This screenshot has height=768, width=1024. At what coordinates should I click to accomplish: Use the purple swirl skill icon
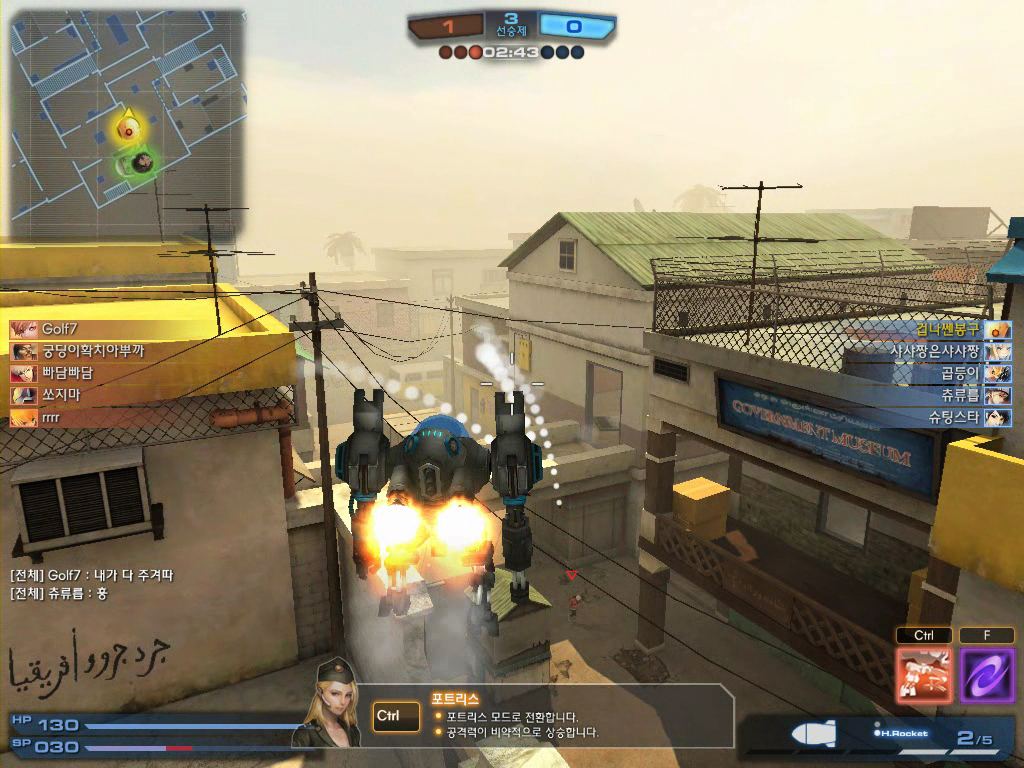click(x=987, y=674)
